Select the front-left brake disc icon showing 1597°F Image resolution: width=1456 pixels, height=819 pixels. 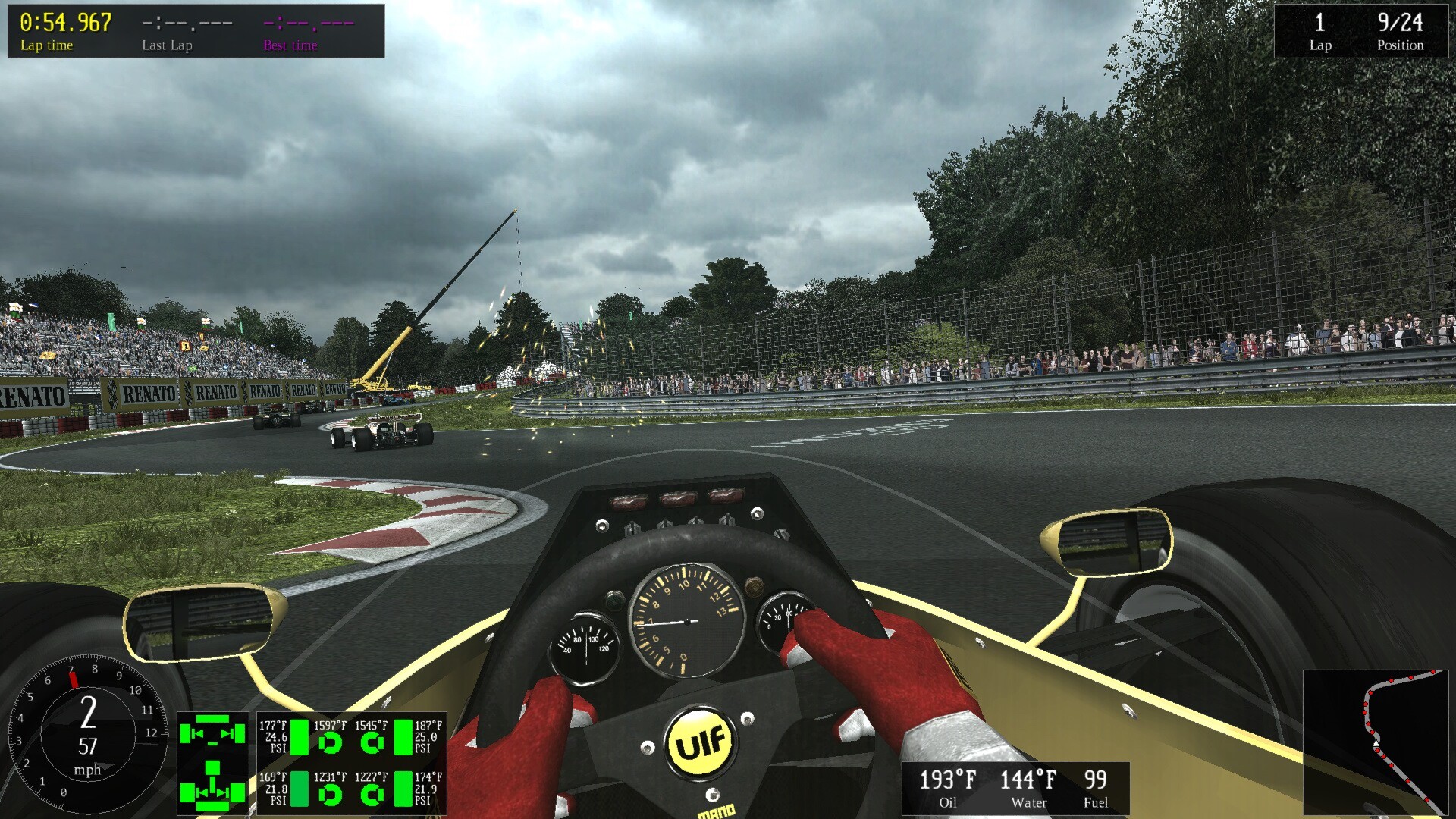331,741
